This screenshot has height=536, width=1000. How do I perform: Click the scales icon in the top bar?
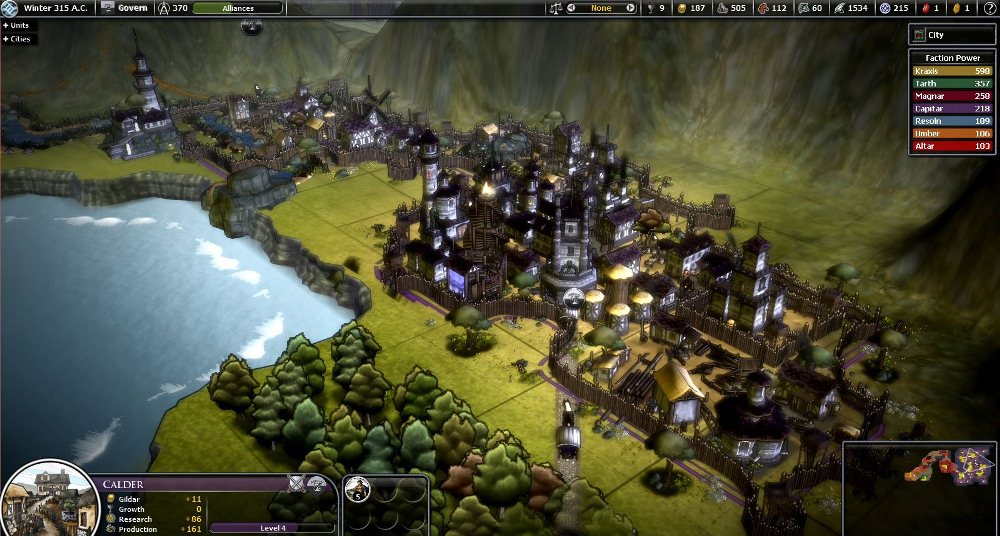click(x=555, y=8)
